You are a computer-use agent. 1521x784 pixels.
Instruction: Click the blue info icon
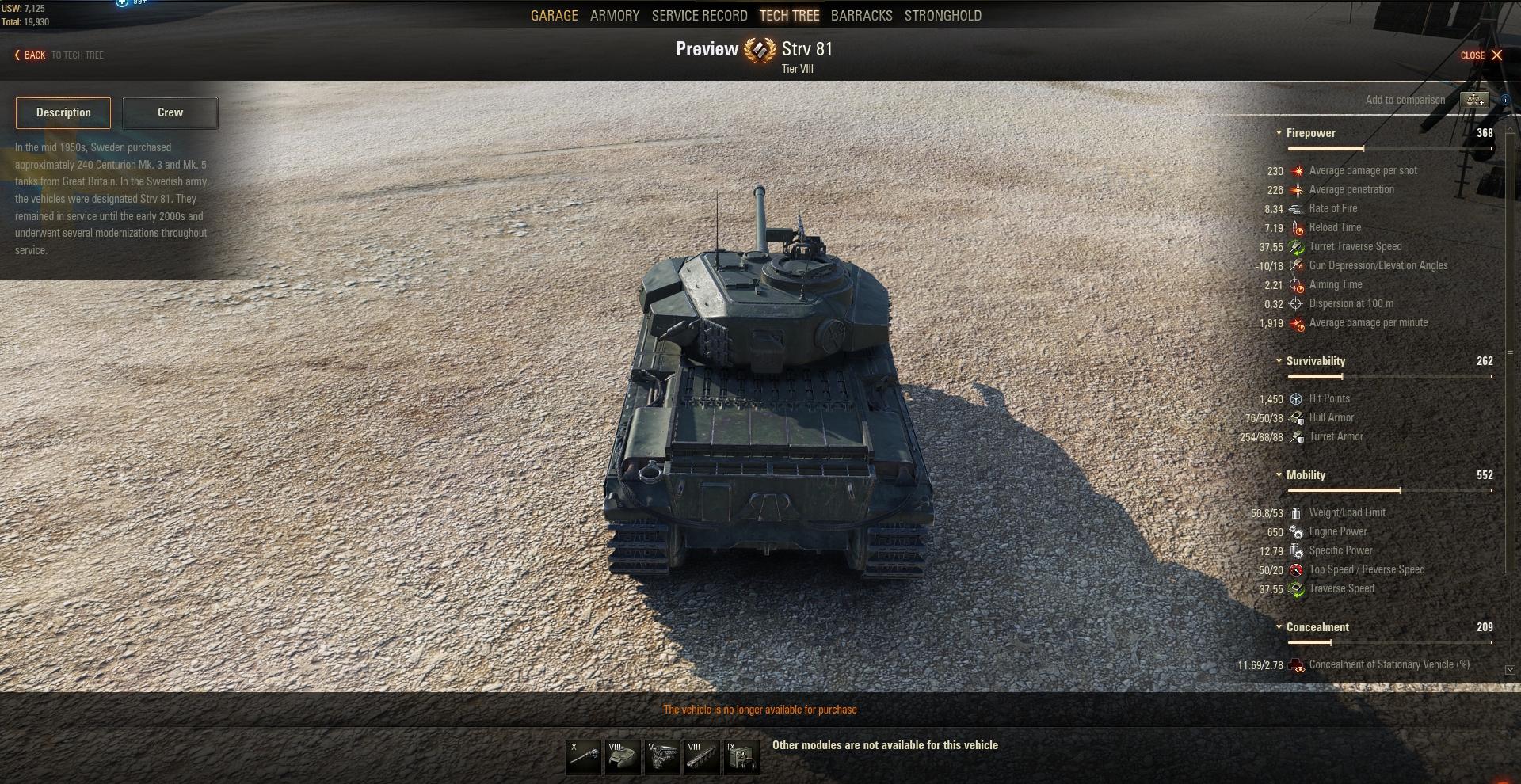(1505, 100)
